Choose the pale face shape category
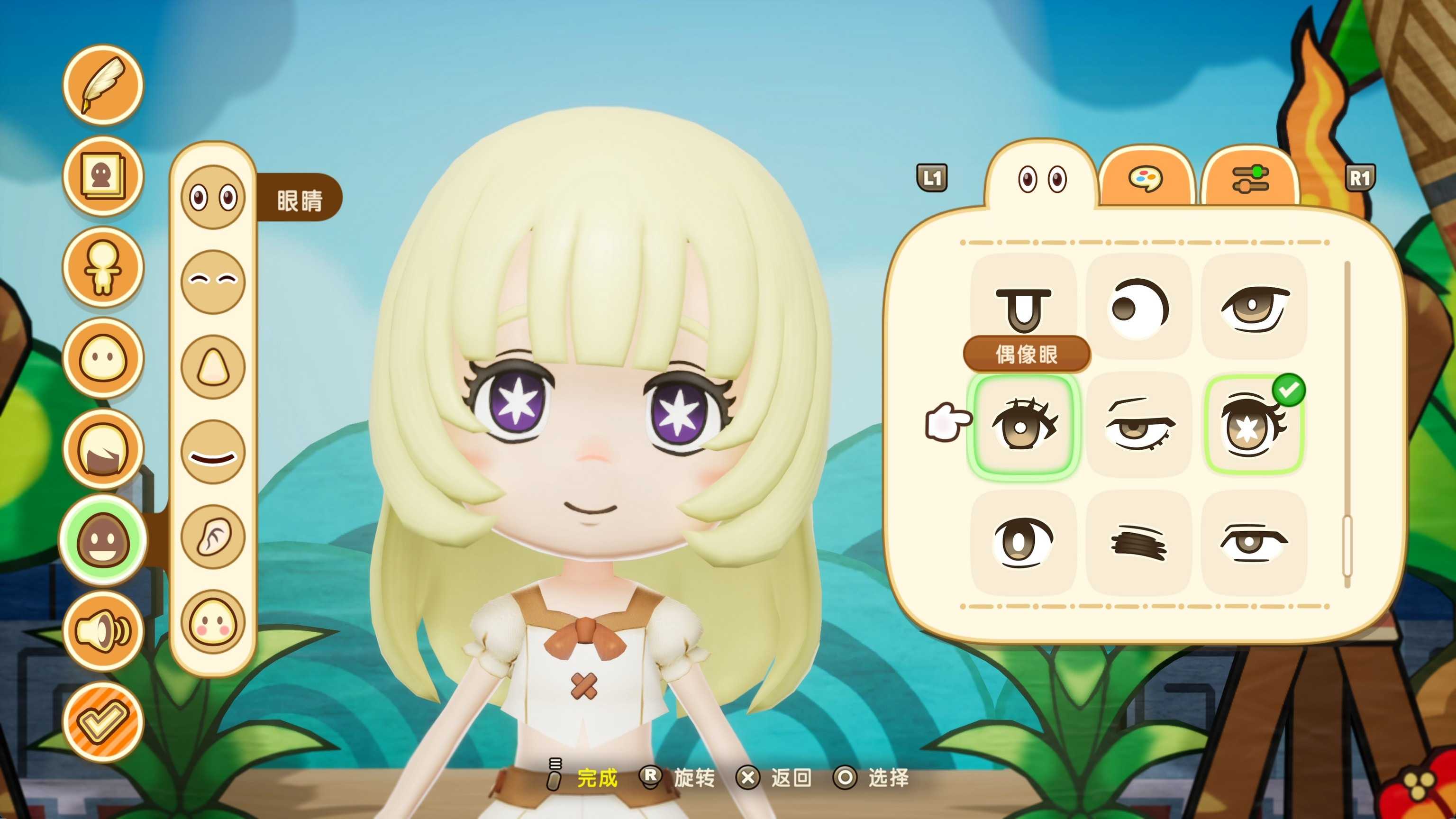The height and width of the screenshot is (819, 1456). coord(103,358)
